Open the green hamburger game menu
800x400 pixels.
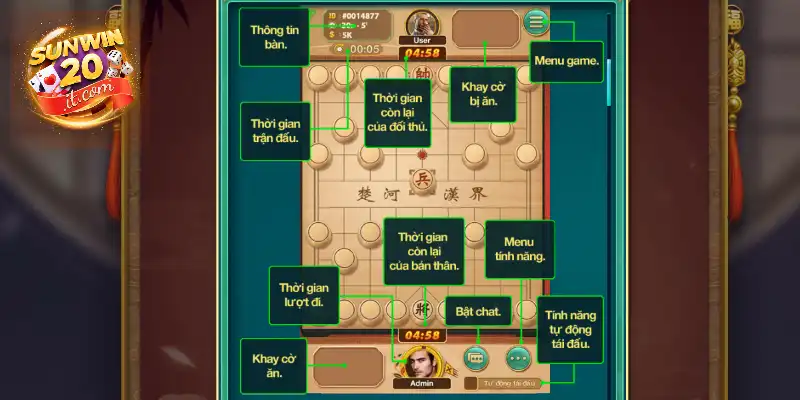pyautogui.click(x=537, y=21)
